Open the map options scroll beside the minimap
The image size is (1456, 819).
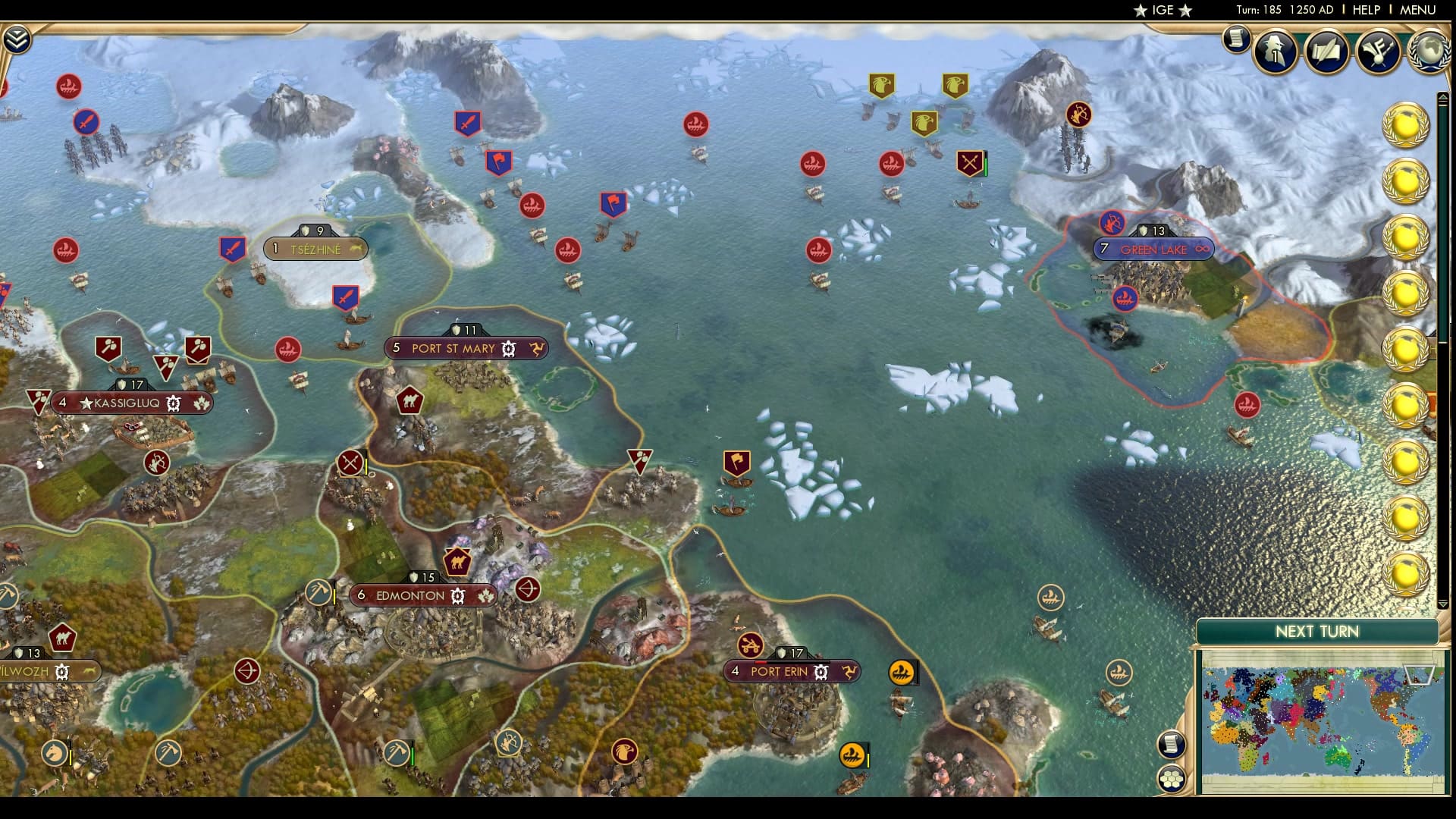click(1171, 743)
